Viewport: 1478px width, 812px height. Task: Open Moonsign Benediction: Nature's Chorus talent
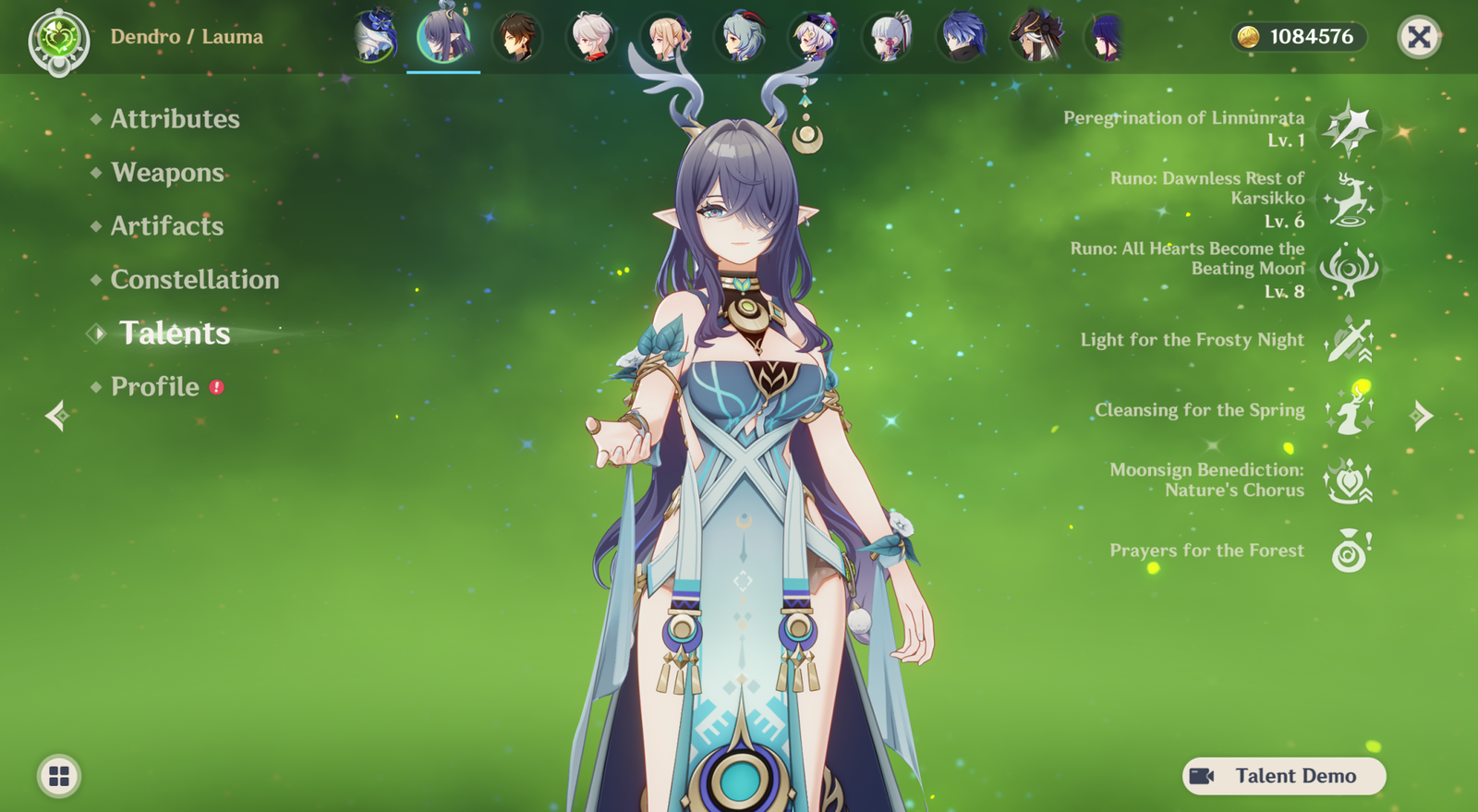pos(1349,481)
